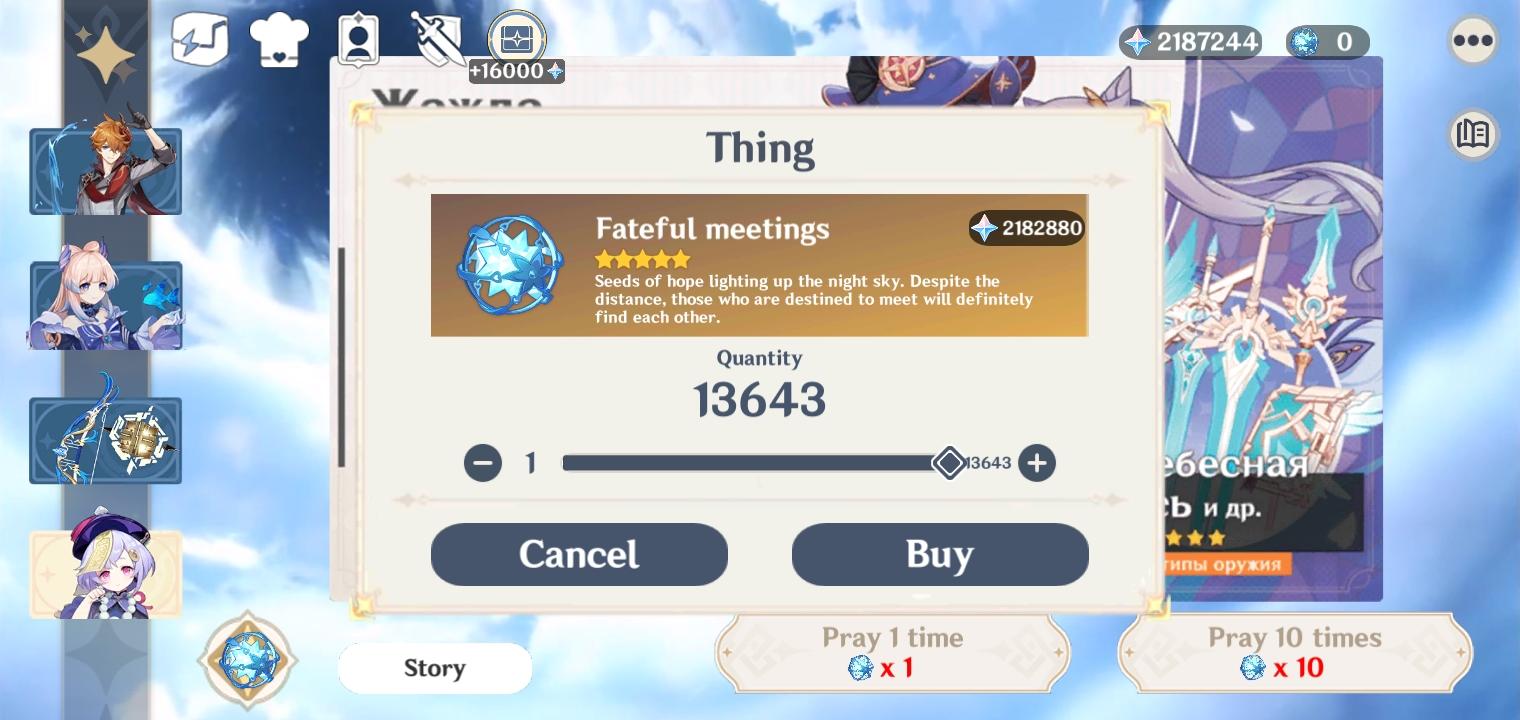Switch to the Kokomi character banner

pyautogui.click(x=105, y=304)
